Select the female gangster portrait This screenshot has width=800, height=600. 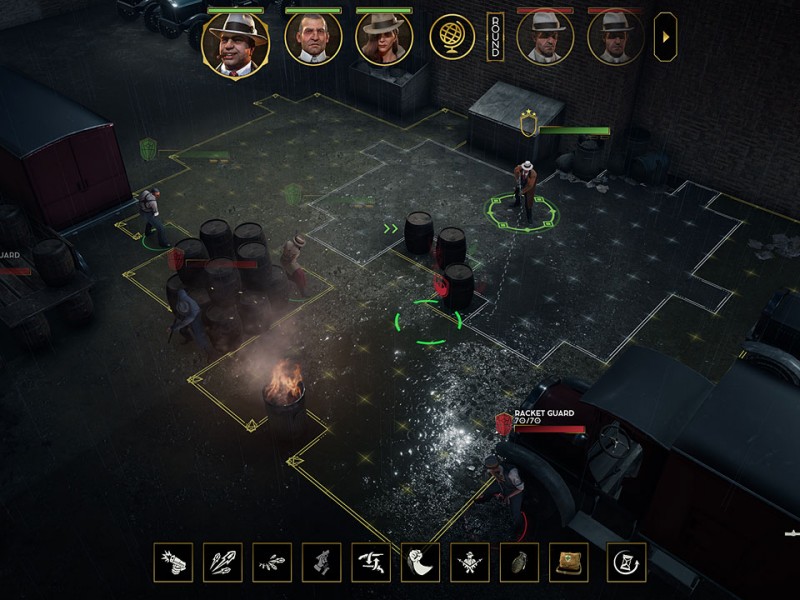point(384,38)
